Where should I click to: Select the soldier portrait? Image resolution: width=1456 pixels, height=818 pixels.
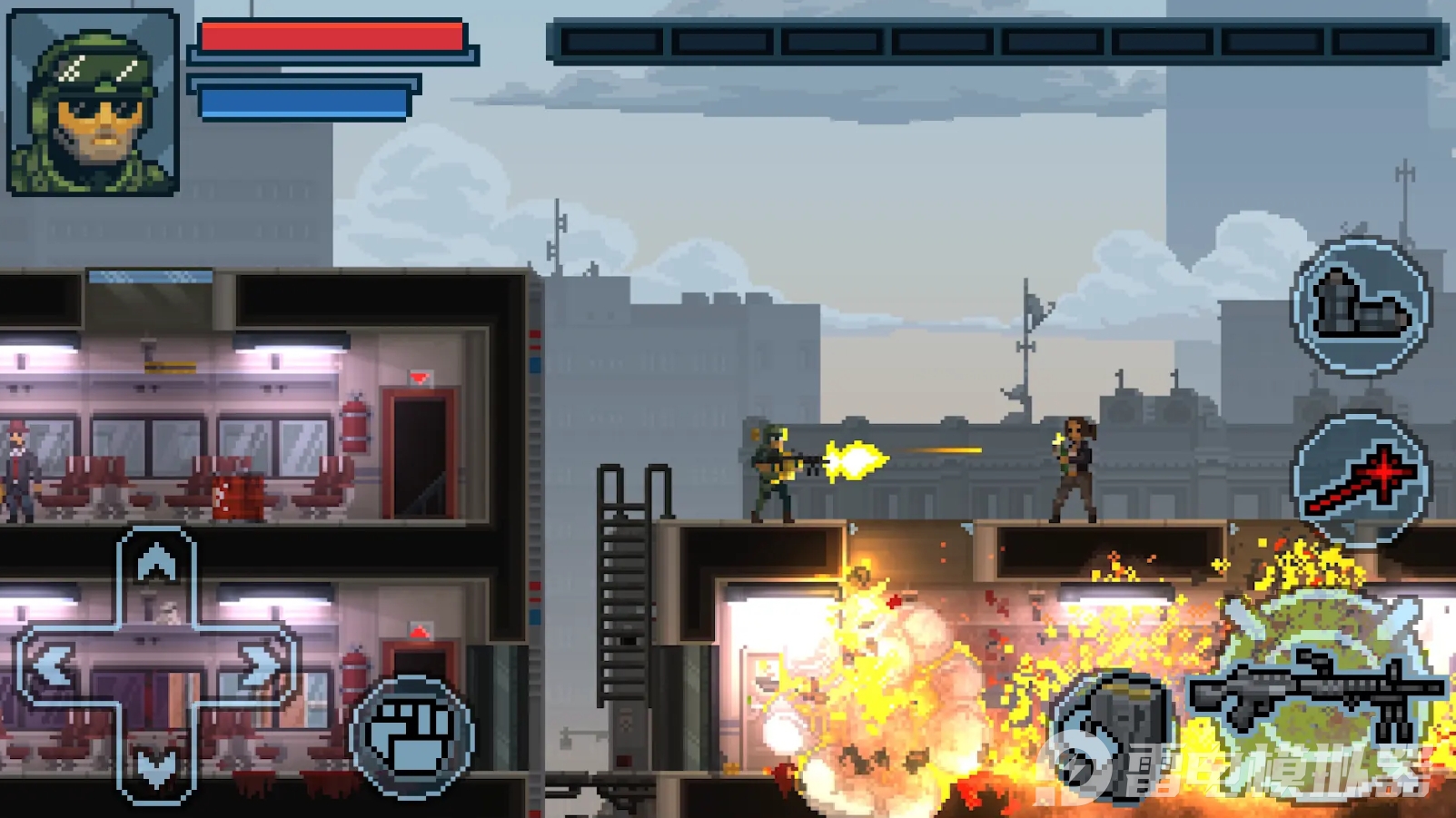pyautogui.click(x=93, y=102)
